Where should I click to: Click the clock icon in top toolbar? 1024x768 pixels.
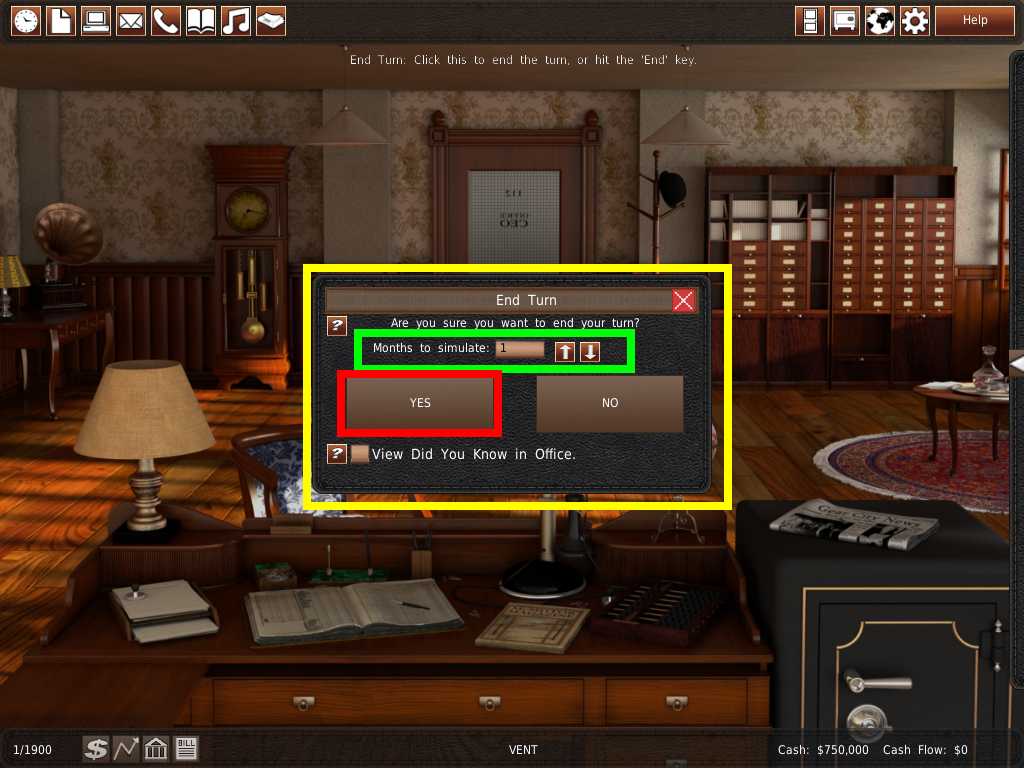coord(26,20)
